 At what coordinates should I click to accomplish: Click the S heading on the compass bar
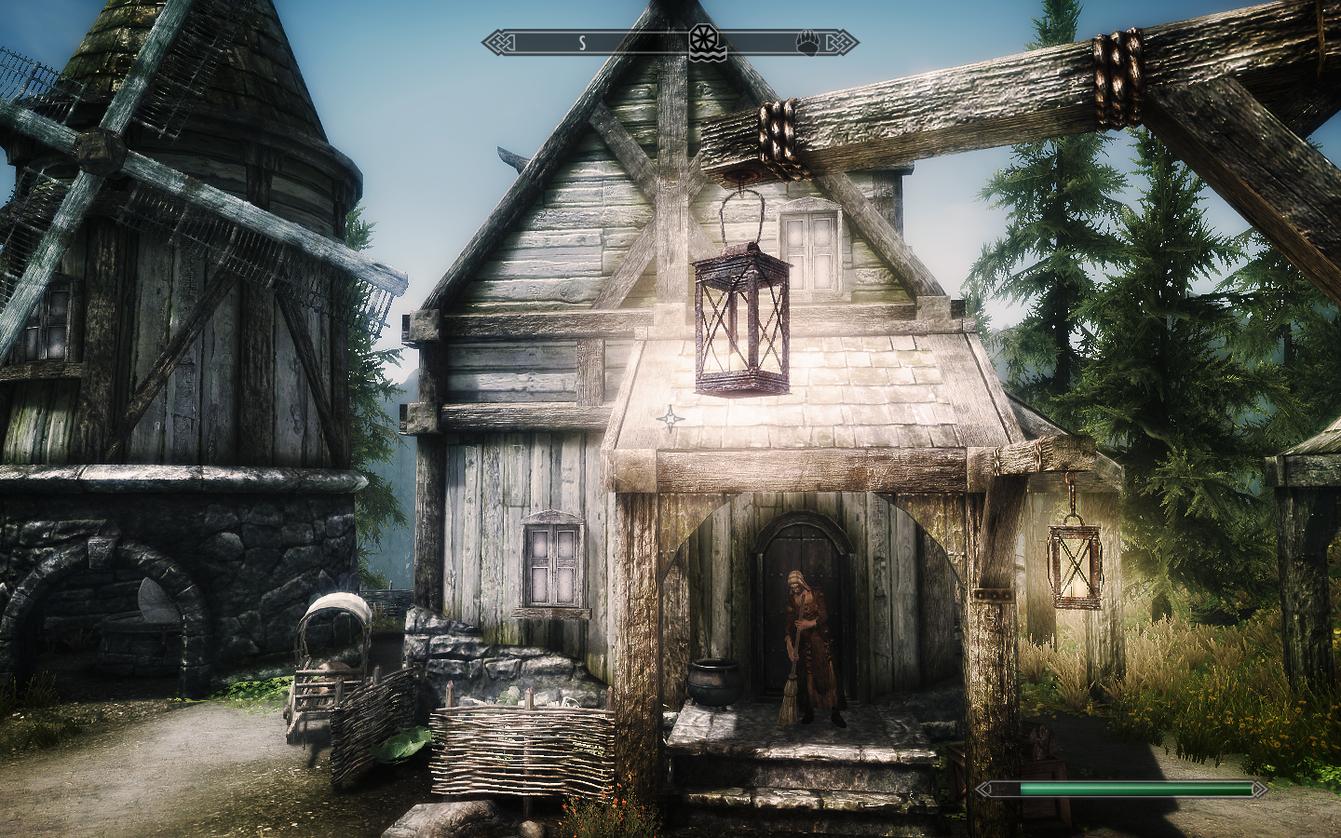581,43
